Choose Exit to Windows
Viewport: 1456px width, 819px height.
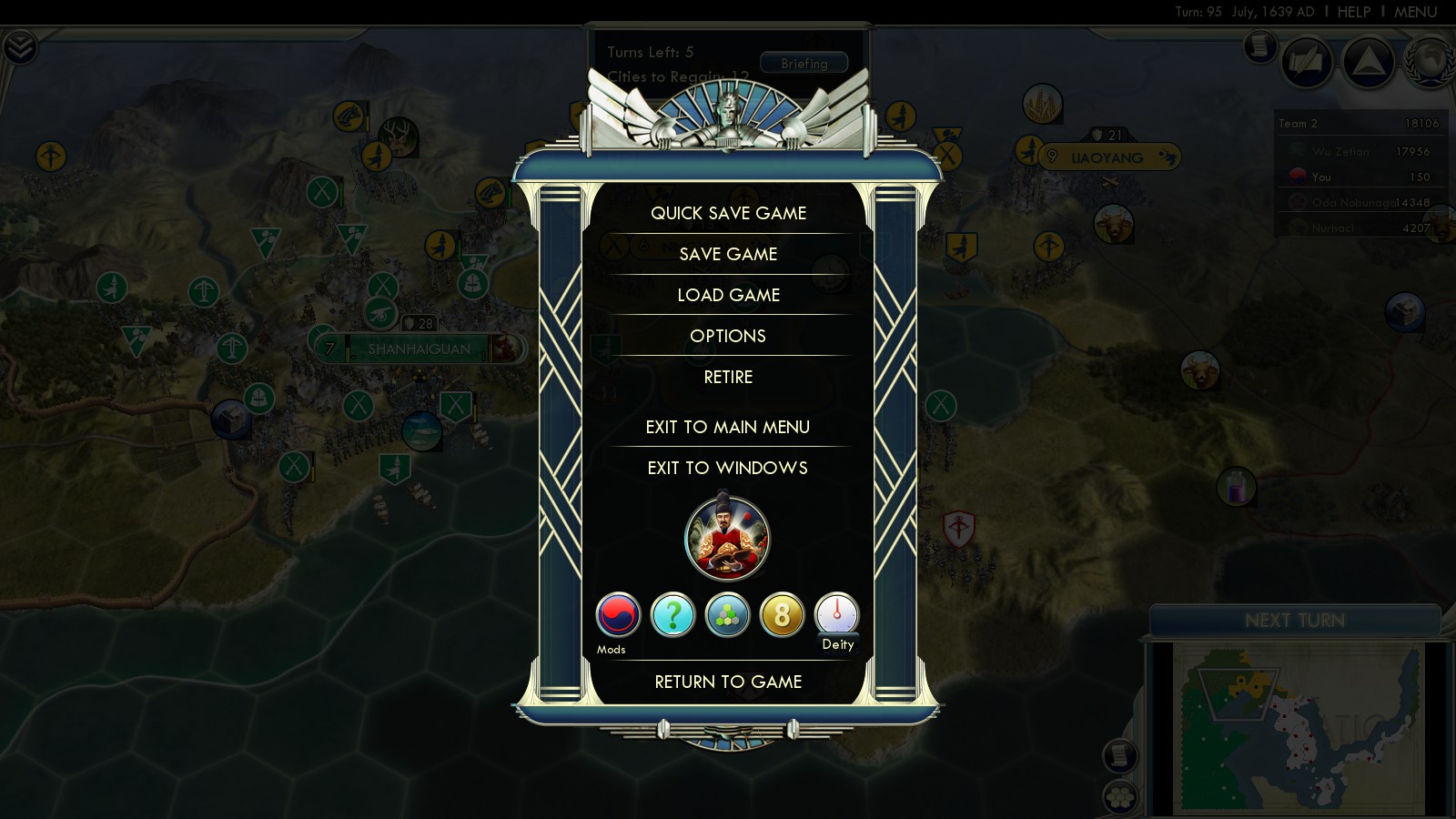(x=728, y=468)
